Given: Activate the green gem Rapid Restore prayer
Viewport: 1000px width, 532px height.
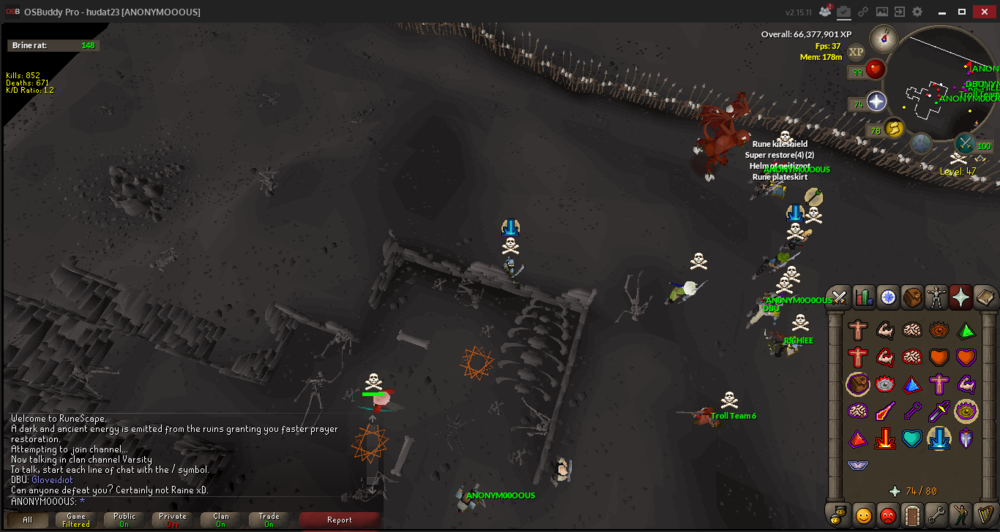Looking at the screenshot, I should tap(966, 330).
